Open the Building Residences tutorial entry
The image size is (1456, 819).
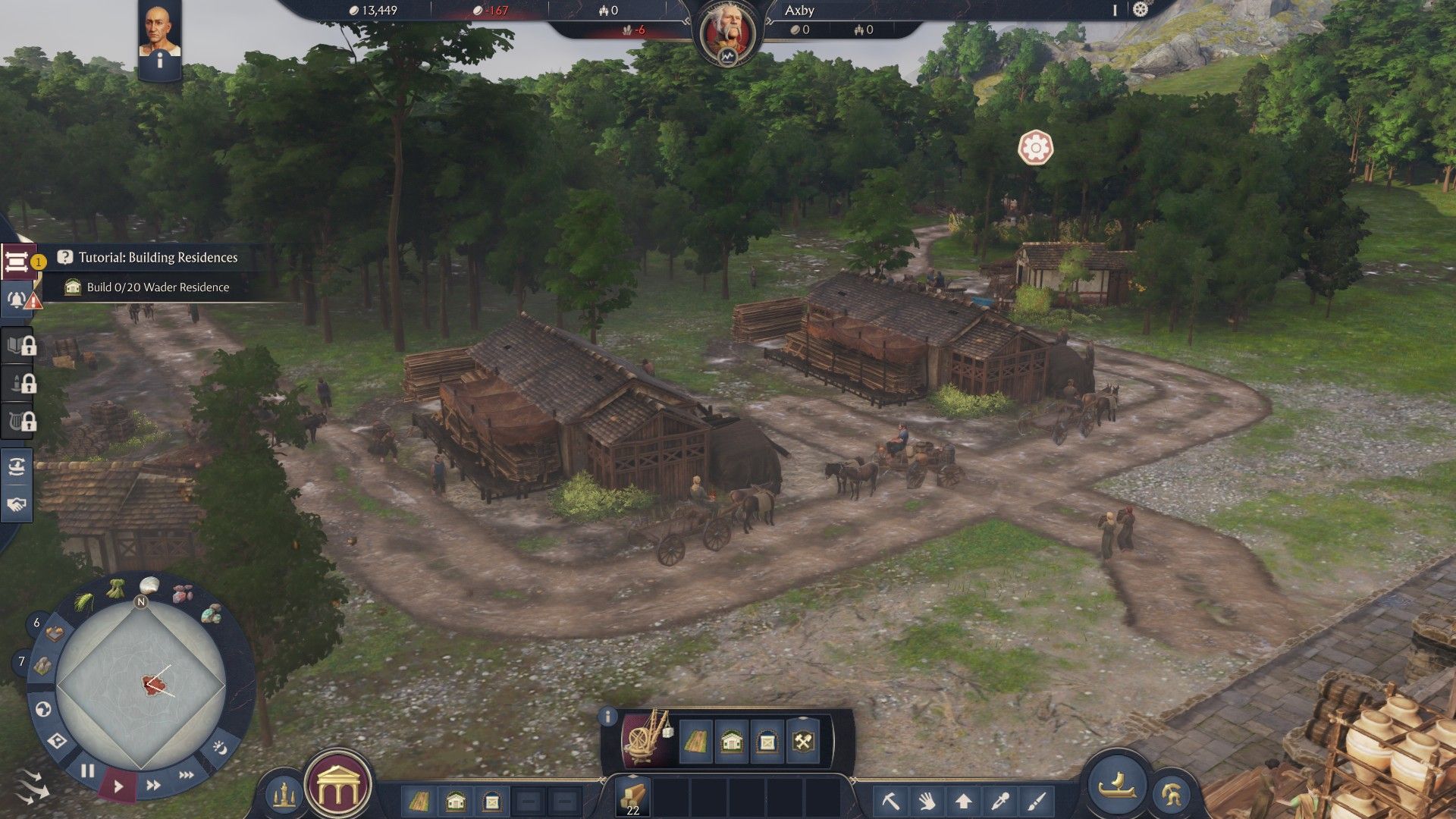click(x=158, y=258)
